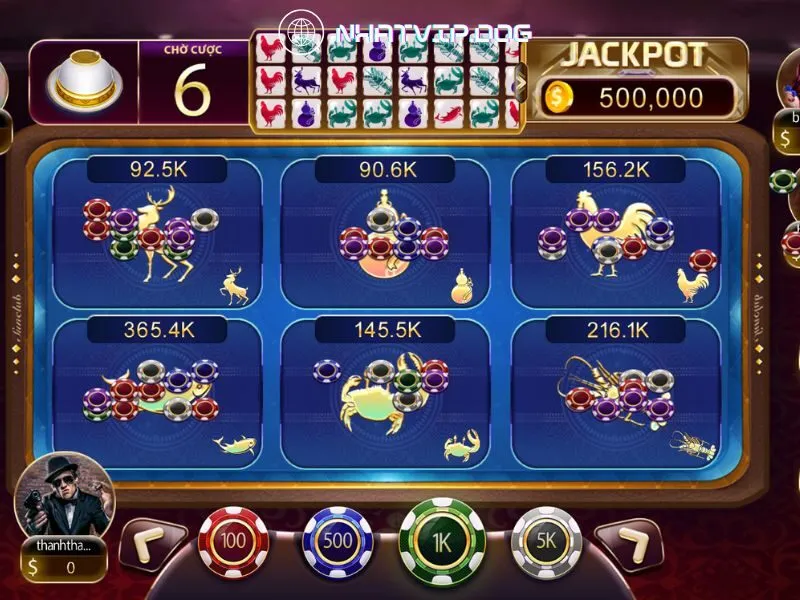
Task: View the Jackpot 500,000 panel
Action: [x=637, y=80]
